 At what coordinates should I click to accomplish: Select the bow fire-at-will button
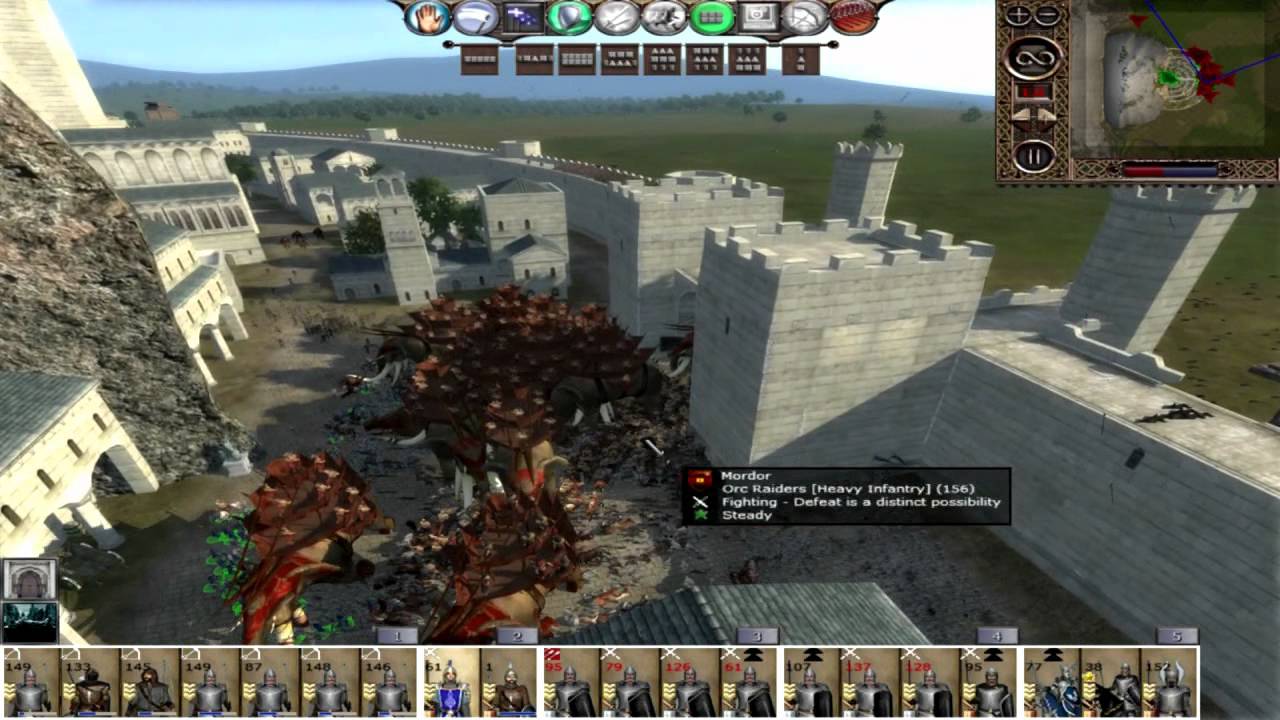tap(806, 17)
